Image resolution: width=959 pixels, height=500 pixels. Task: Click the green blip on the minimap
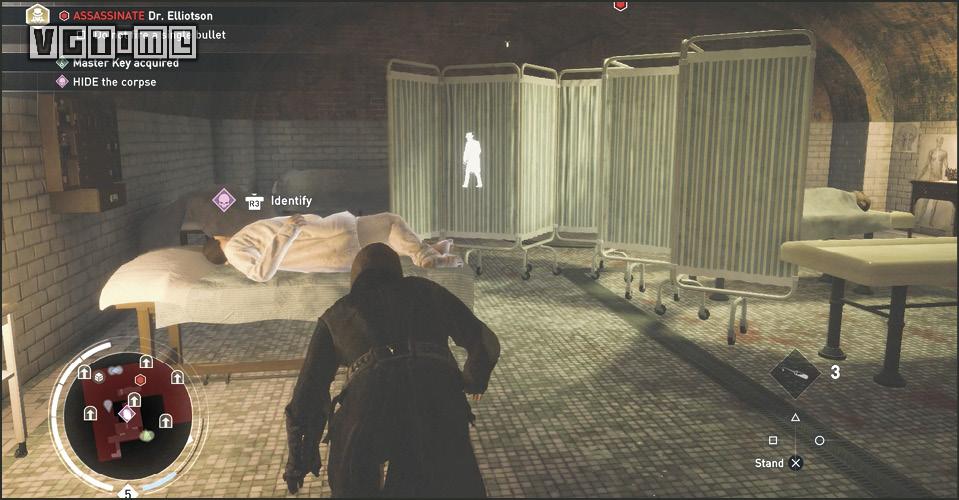(x=147, y=435)
